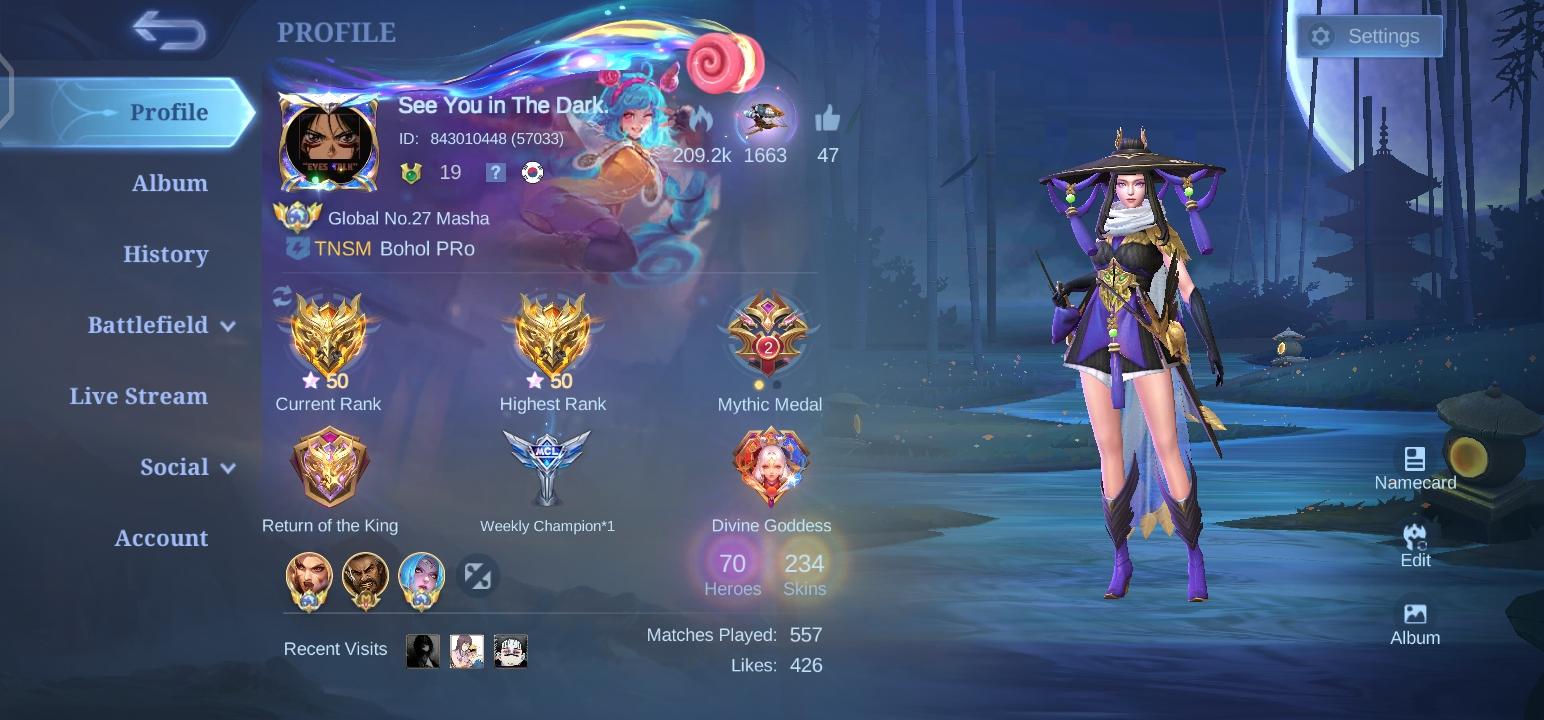1544x720 pixels.
Task: Expand the Social section
Action: (175, 467)
